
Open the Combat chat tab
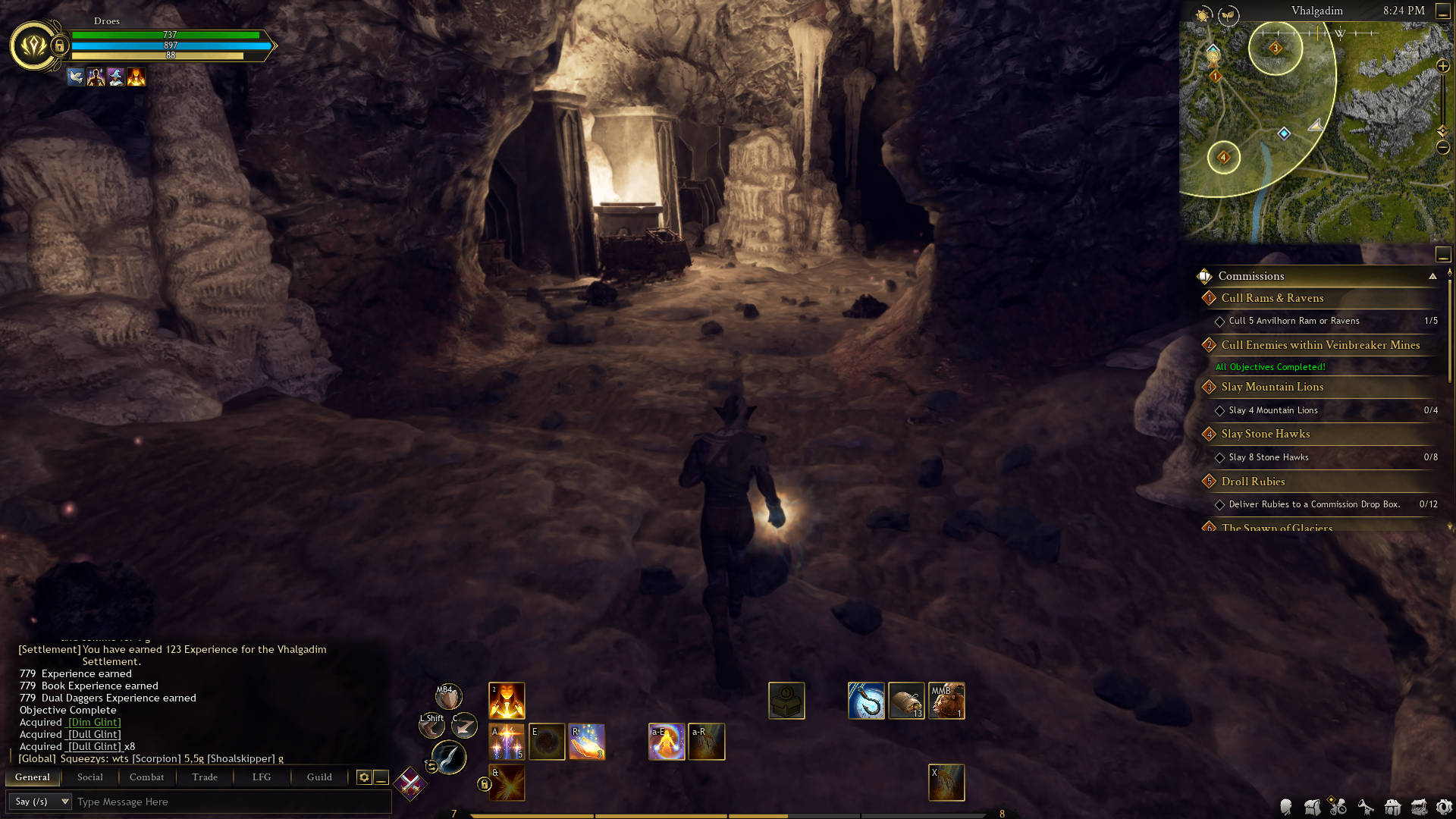coord(146,777)
